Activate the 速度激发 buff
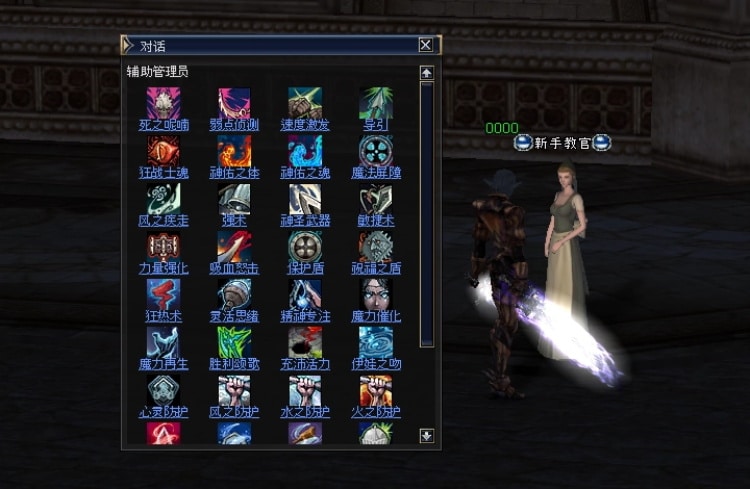This screenshot has width=750, height=489. click(305, 125)
